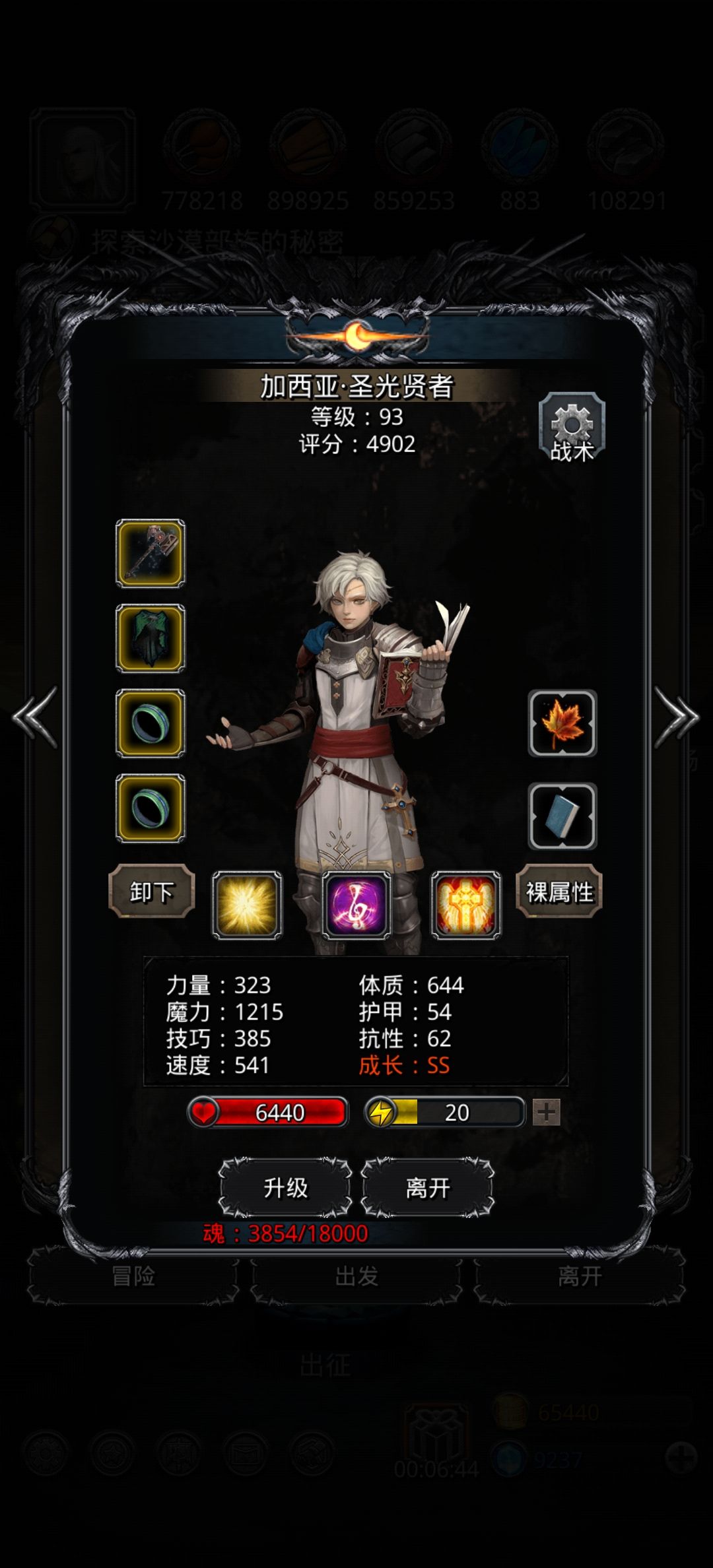Screen dimensions: 713x1568
Task: Open the 战术 tactics gear button
Action: (x=572, y=428)
